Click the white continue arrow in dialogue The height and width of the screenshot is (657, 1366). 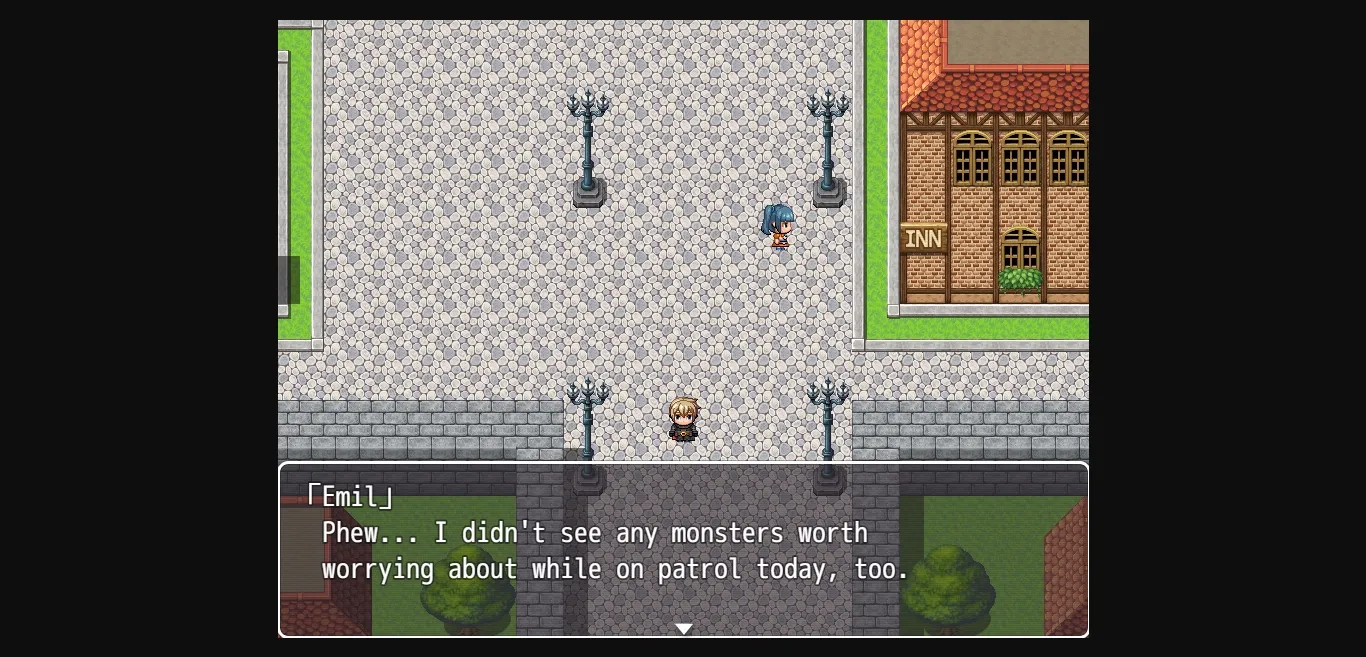tap(683, 629)
